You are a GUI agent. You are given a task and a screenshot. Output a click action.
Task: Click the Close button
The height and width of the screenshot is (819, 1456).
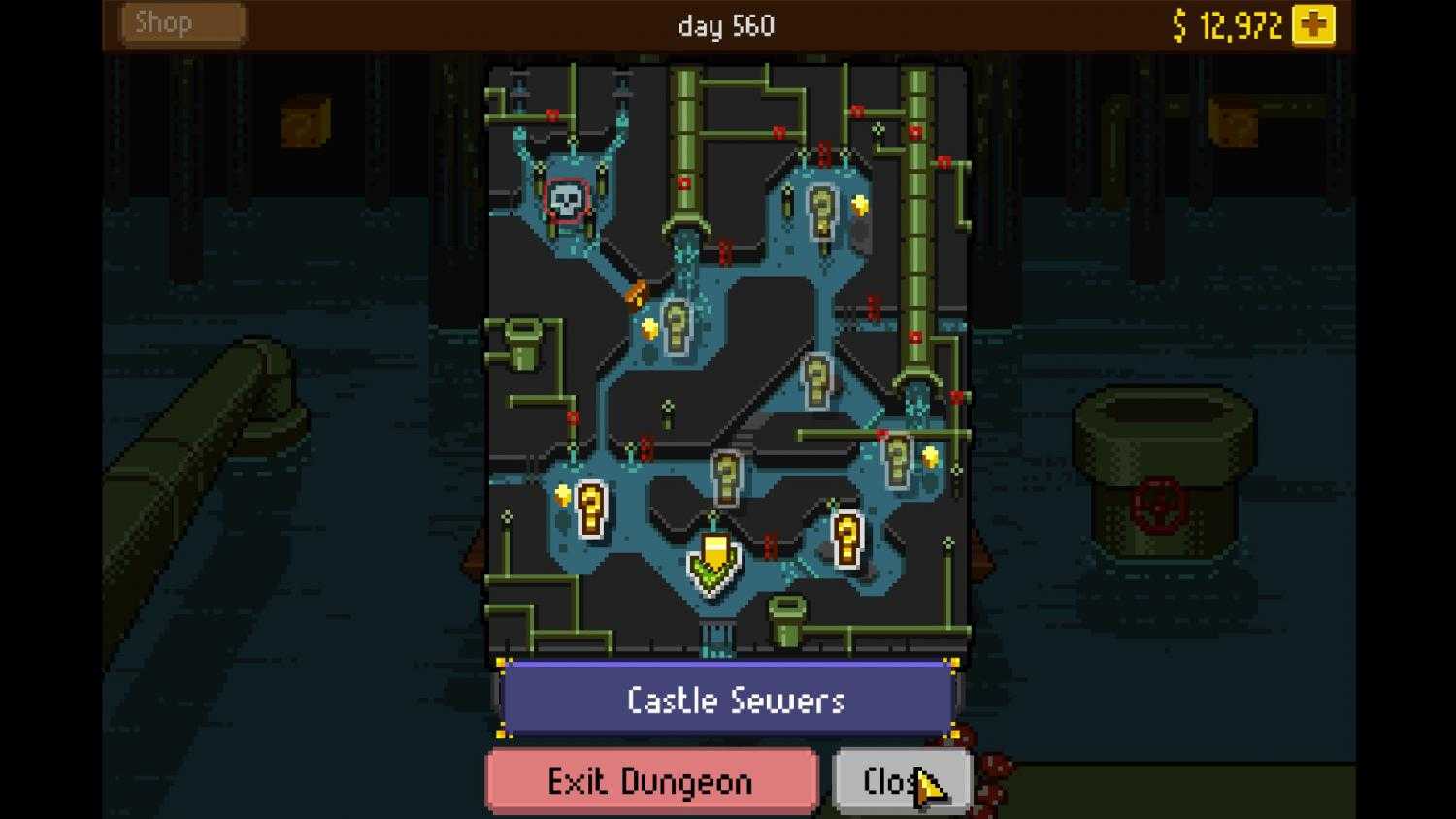pyautogui.click(x=901, y=780)
